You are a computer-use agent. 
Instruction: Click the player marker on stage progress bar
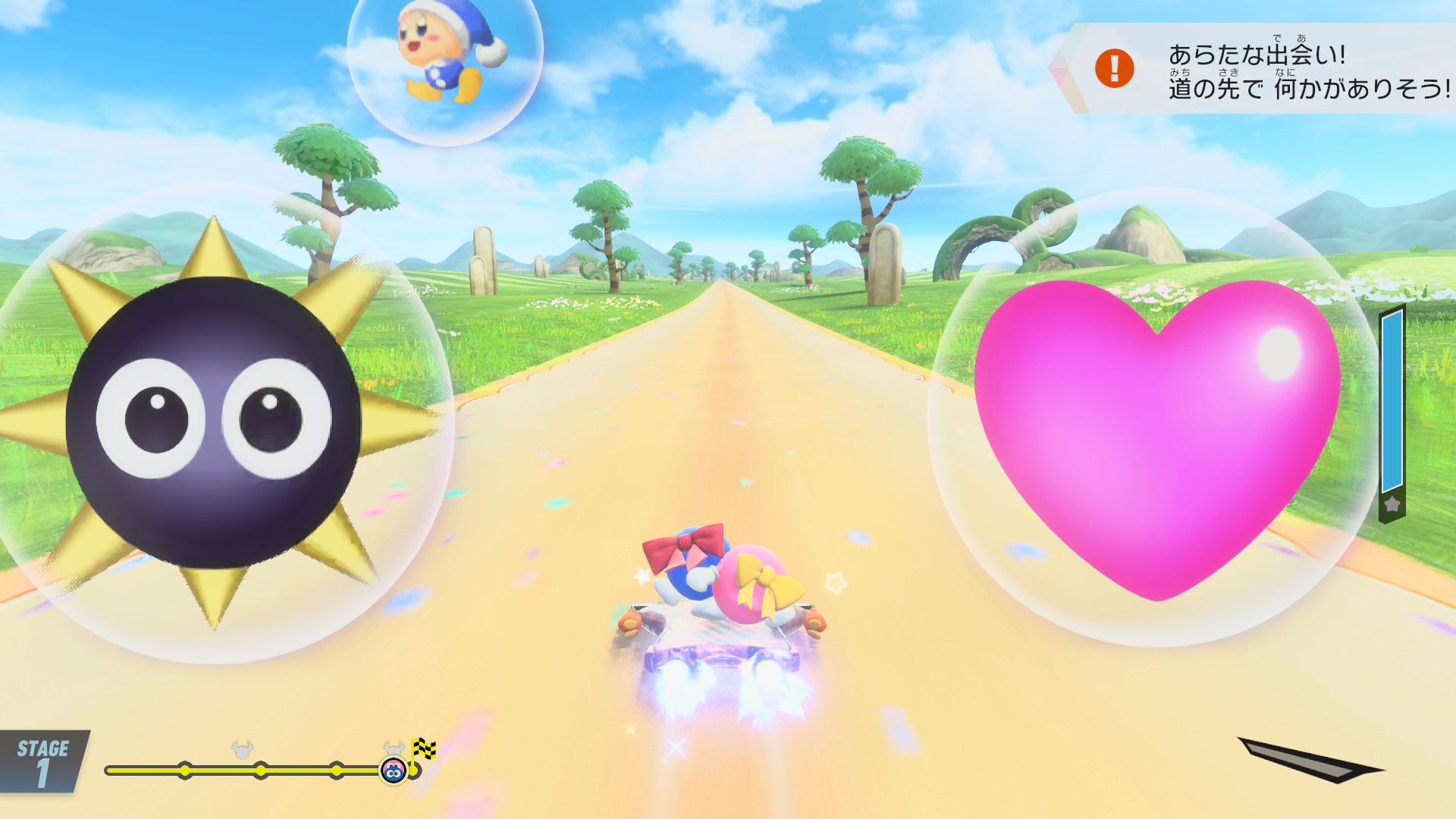pyautogui.click(x=393, y=771)
